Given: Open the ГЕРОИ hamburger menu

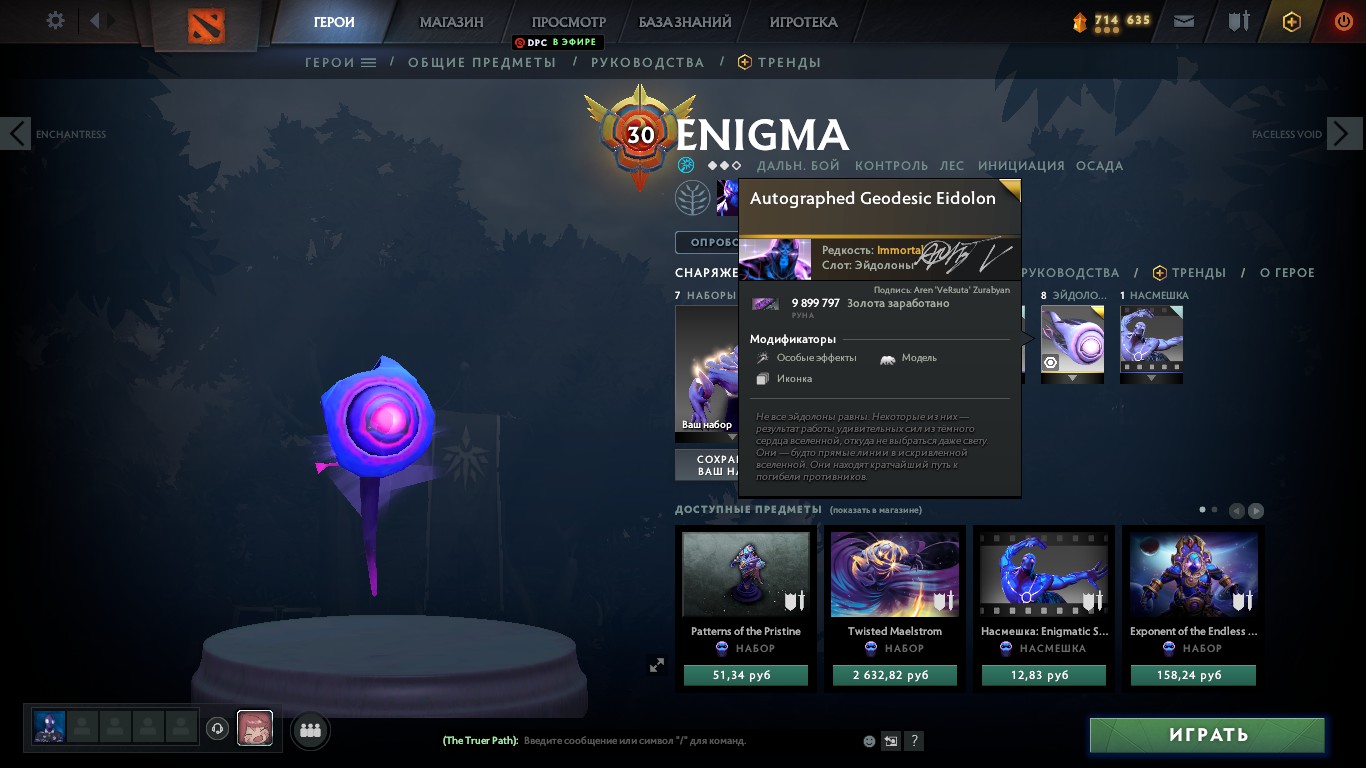Looking at the screenshot, I should pyautogui.click(x=368, y=62).
